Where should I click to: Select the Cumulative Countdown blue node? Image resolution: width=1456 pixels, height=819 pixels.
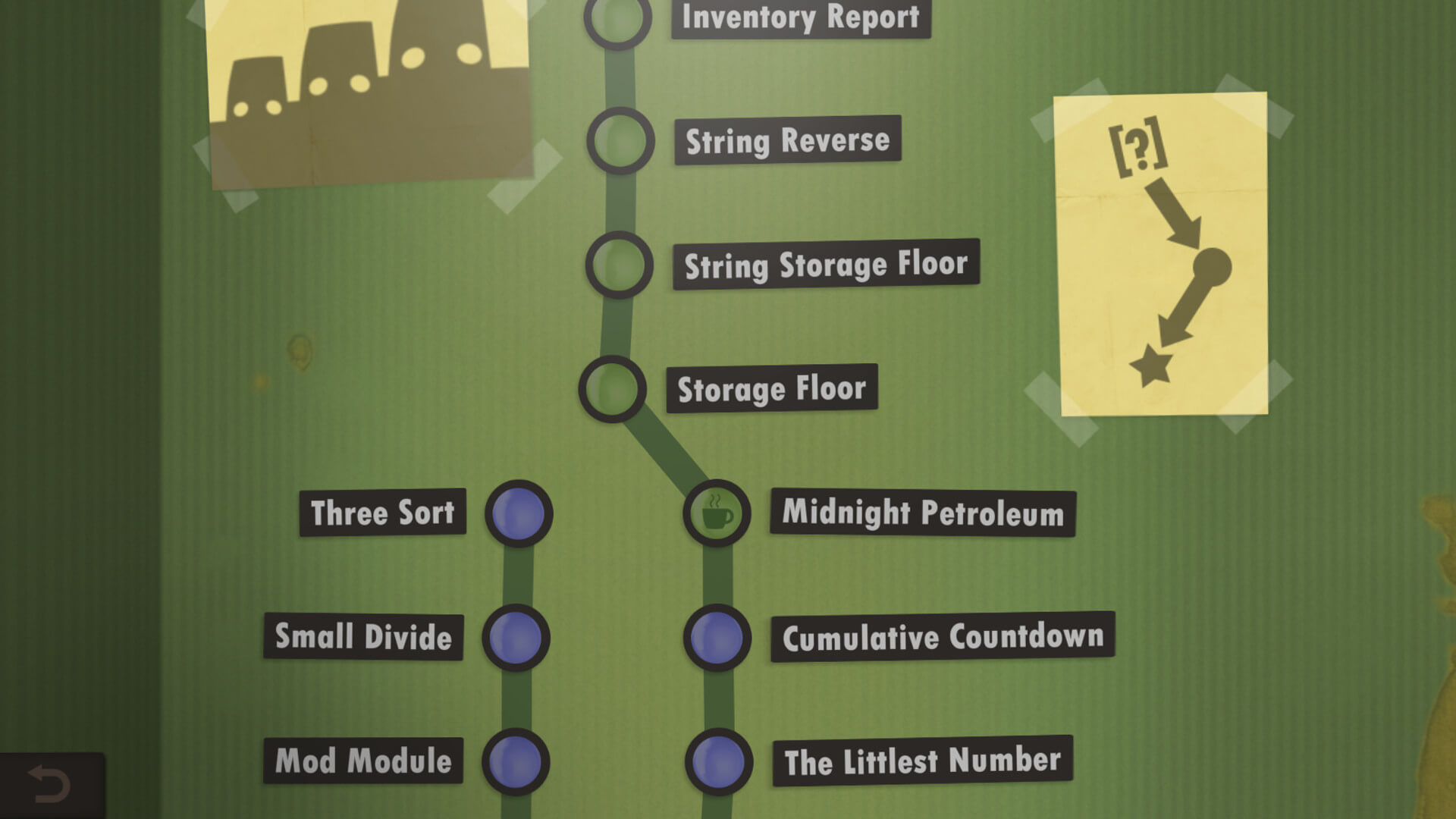pyautogui.click(x=716, y=638)
